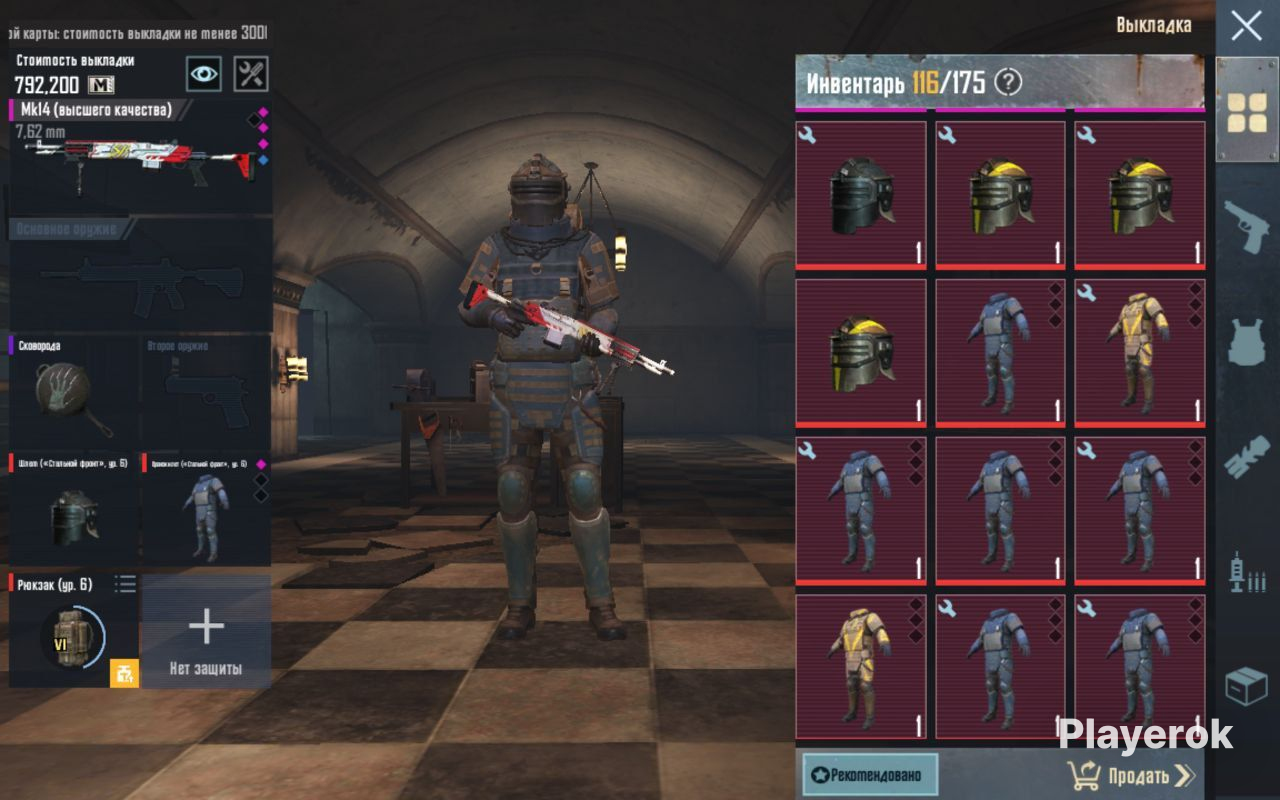The width and height of the screenshot is (1280, 800).
Task: Open the wrench and screwdriver tools button
Action: pyautogui.click(x=251, y=73)
